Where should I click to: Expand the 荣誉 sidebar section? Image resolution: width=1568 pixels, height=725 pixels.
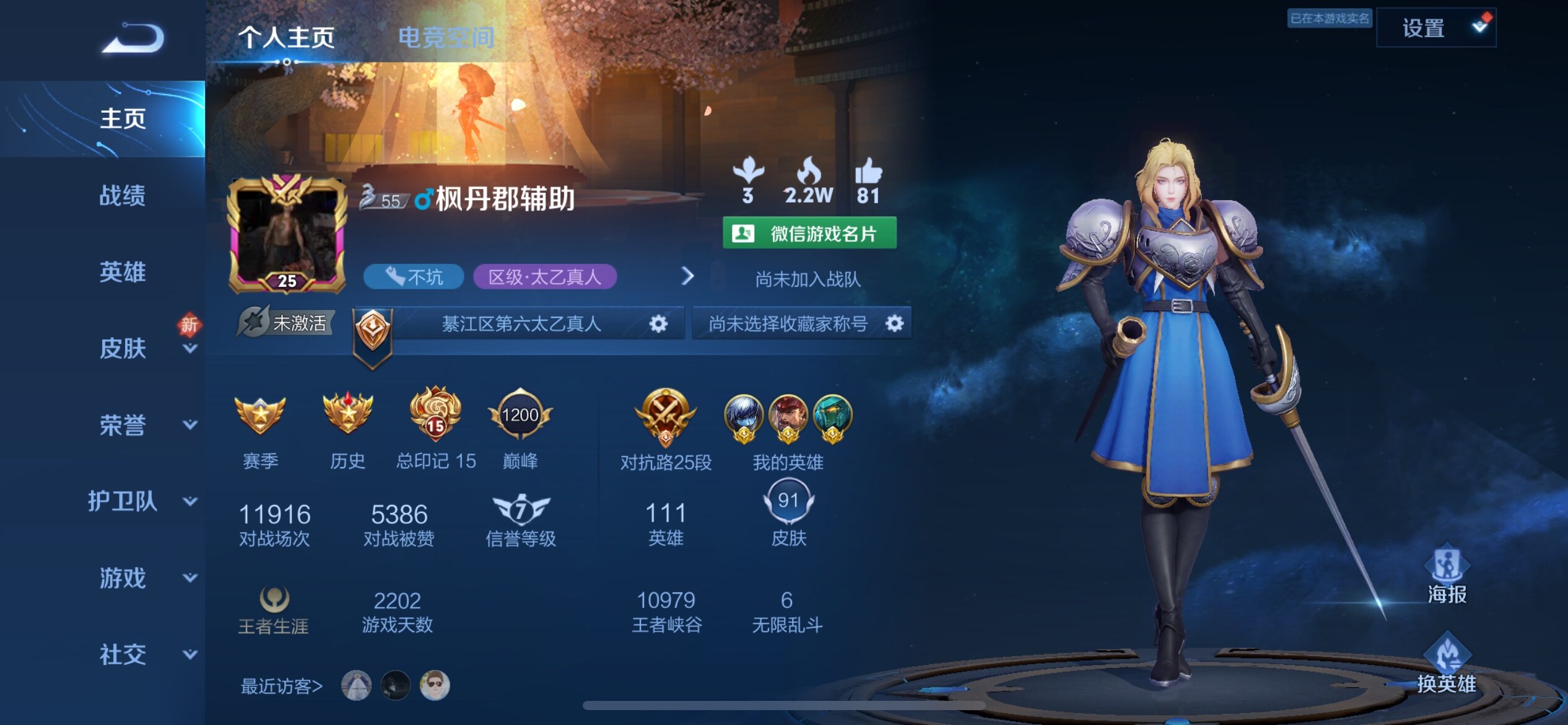click(x=124, y=425)
